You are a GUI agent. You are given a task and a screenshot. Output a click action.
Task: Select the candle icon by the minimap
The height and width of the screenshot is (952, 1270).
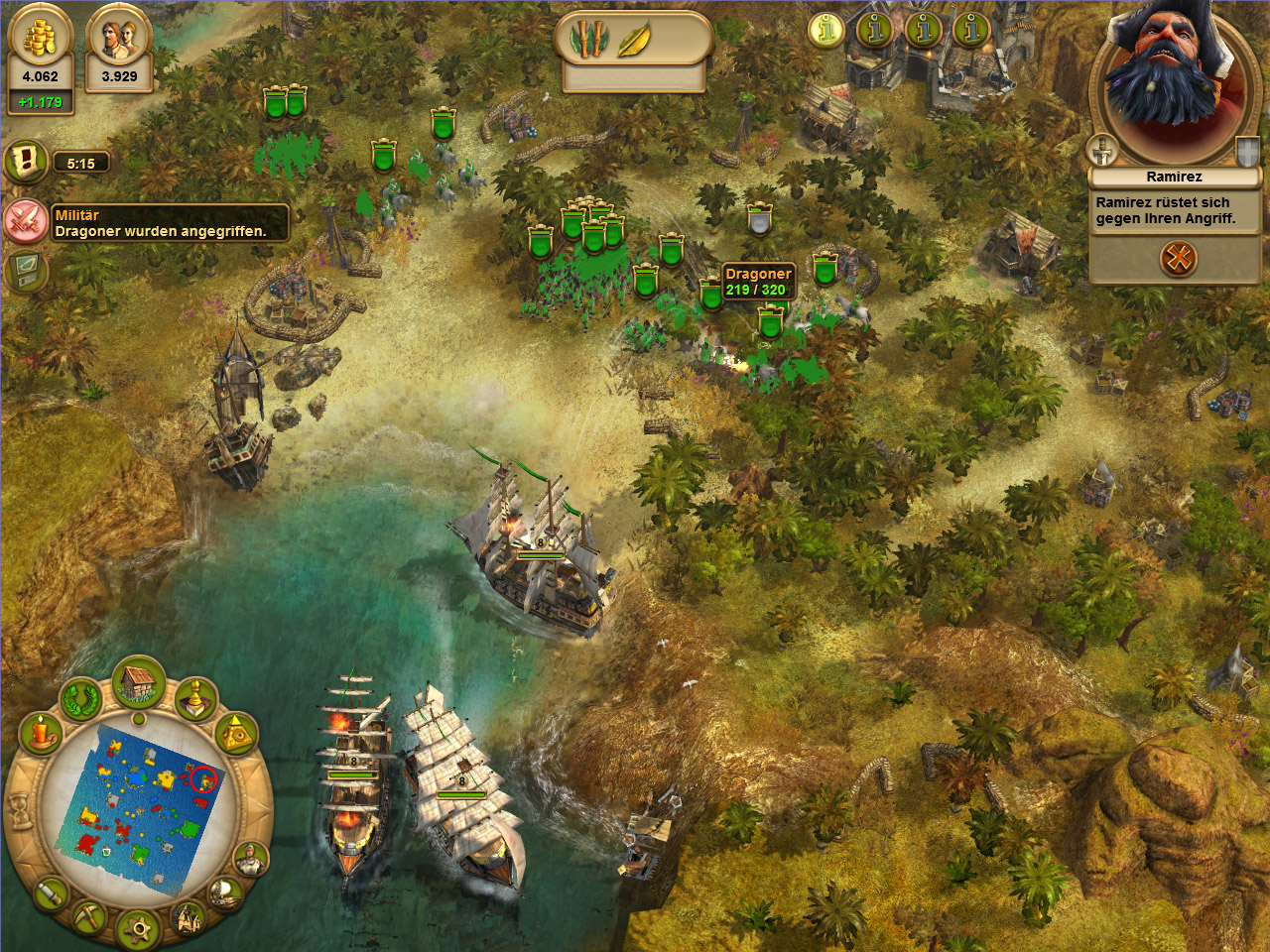coord(41,735)
